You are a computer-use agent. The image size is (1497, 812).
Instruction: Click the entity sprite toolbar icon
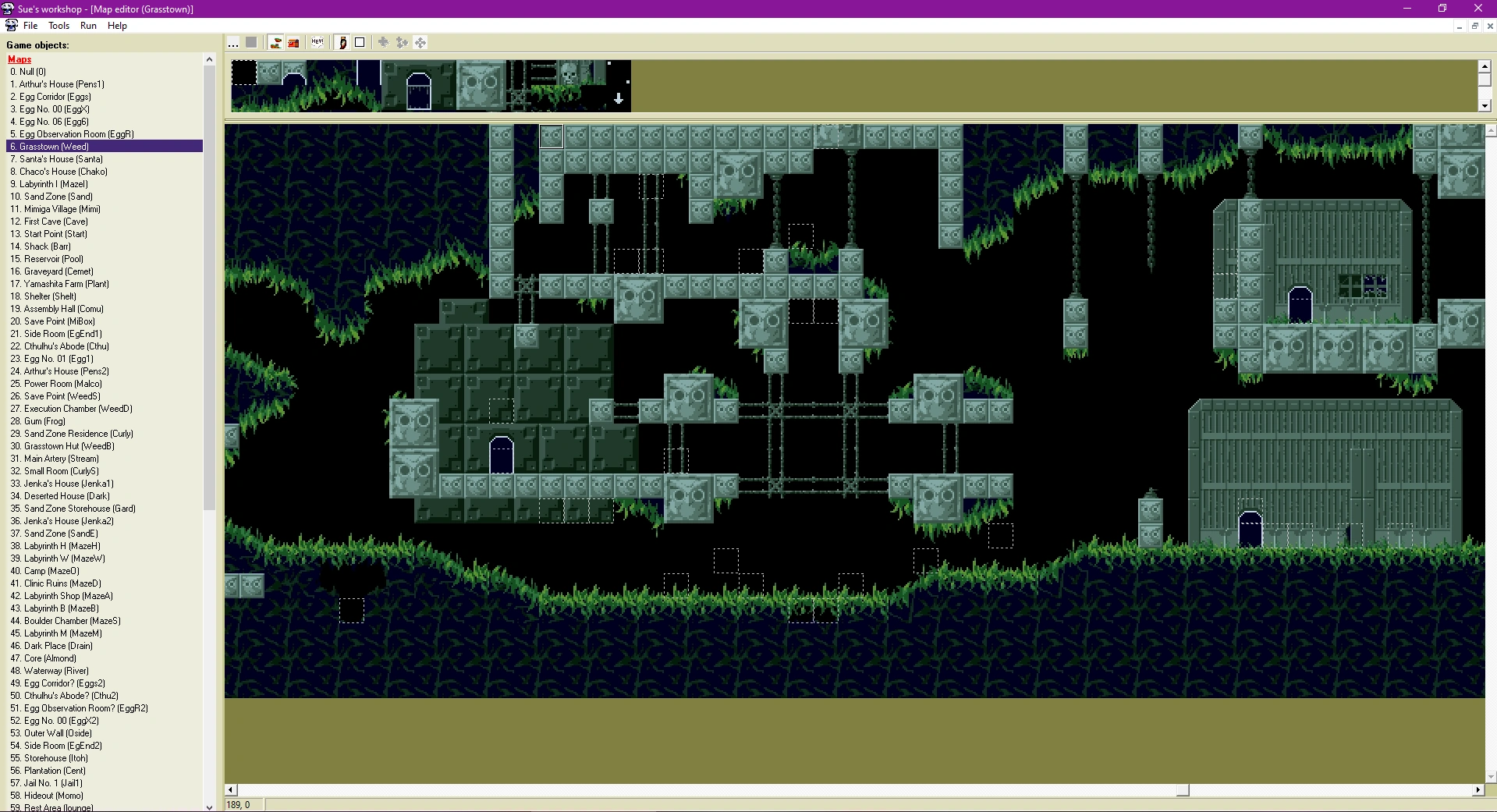[342, 43]
